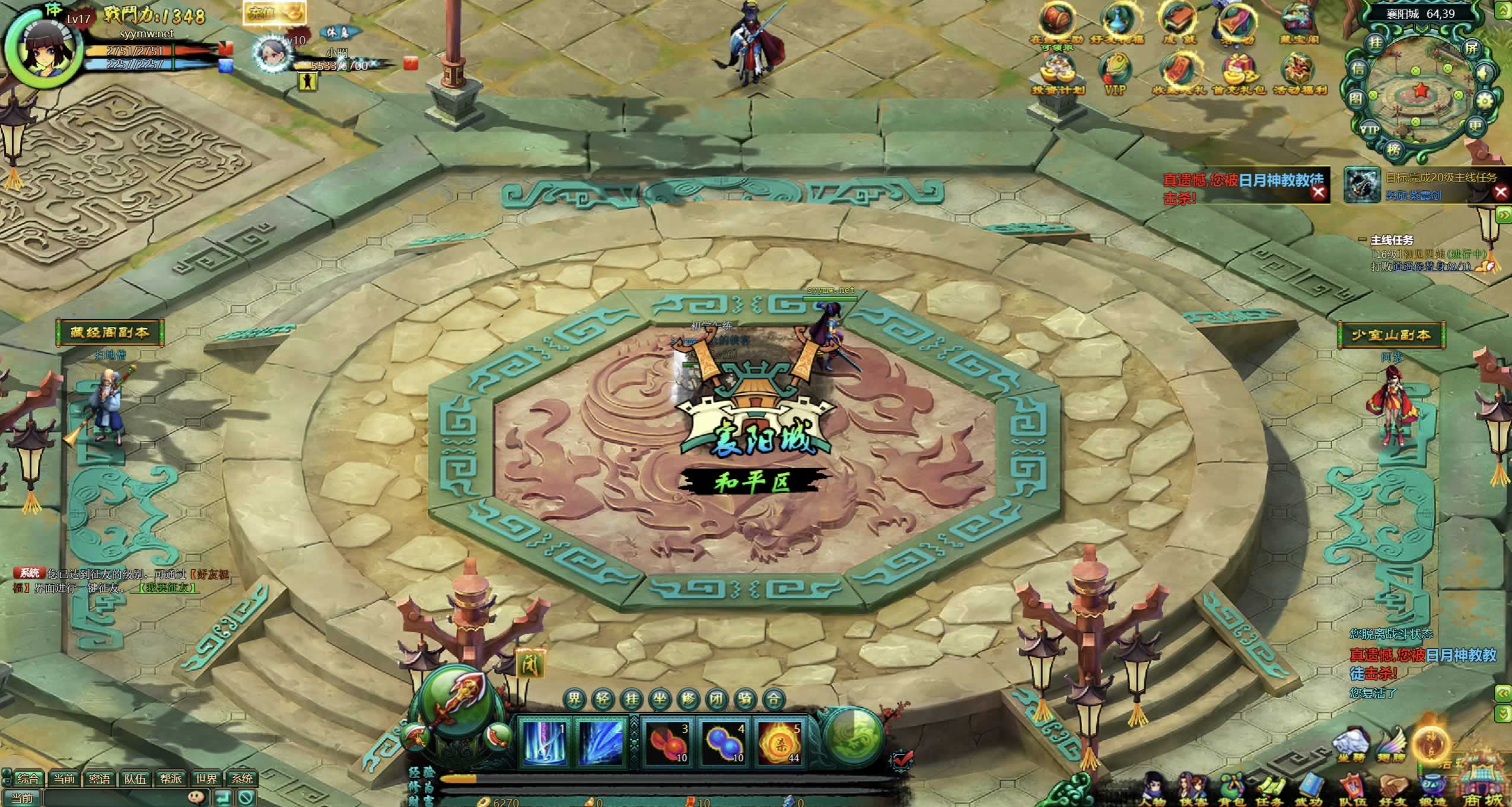Open the 首充礼包 first-recharge gift pack
This screenshot has width=1512, height=807.
1238,74
